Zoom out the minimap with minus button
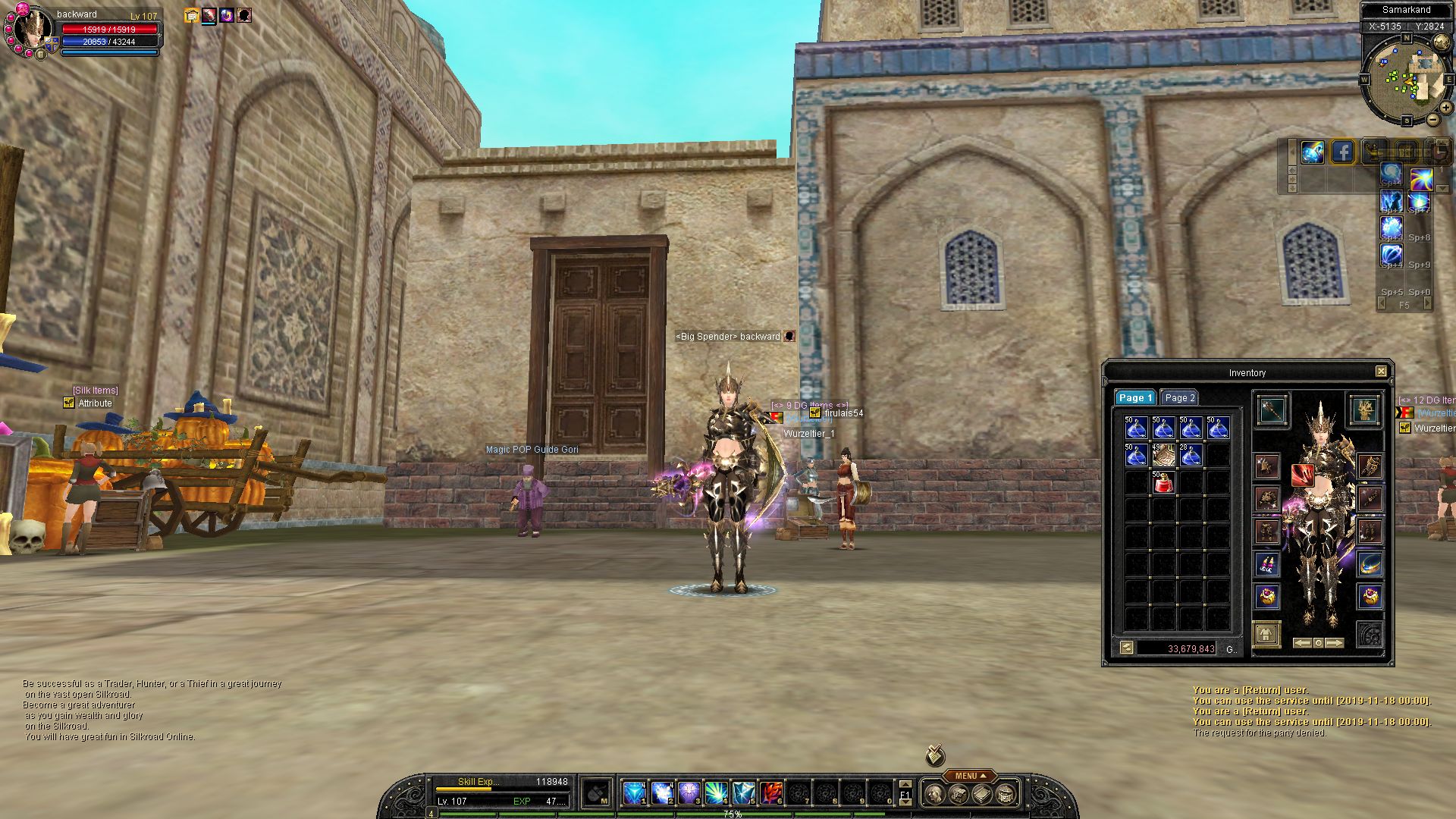Image resolution: width=1456 pixels, height=819 pixels. [x=1432, y=120]
